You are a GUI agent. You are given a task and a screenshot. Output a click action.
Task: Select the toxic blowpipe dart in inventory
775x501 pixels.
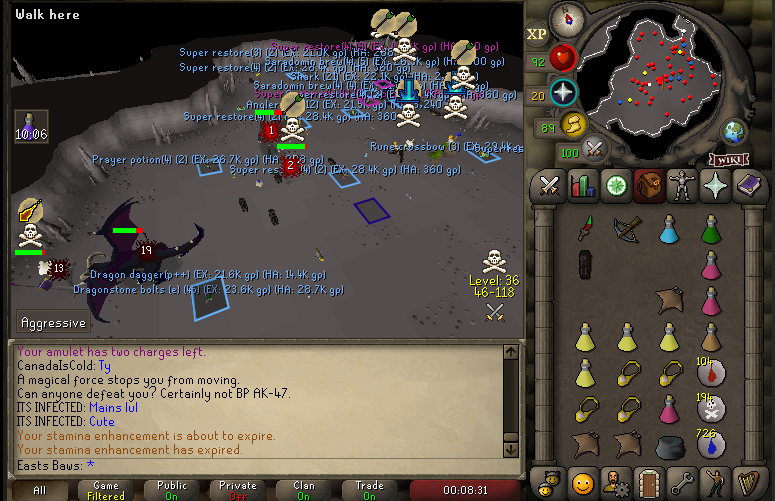[x=585, y=229]
